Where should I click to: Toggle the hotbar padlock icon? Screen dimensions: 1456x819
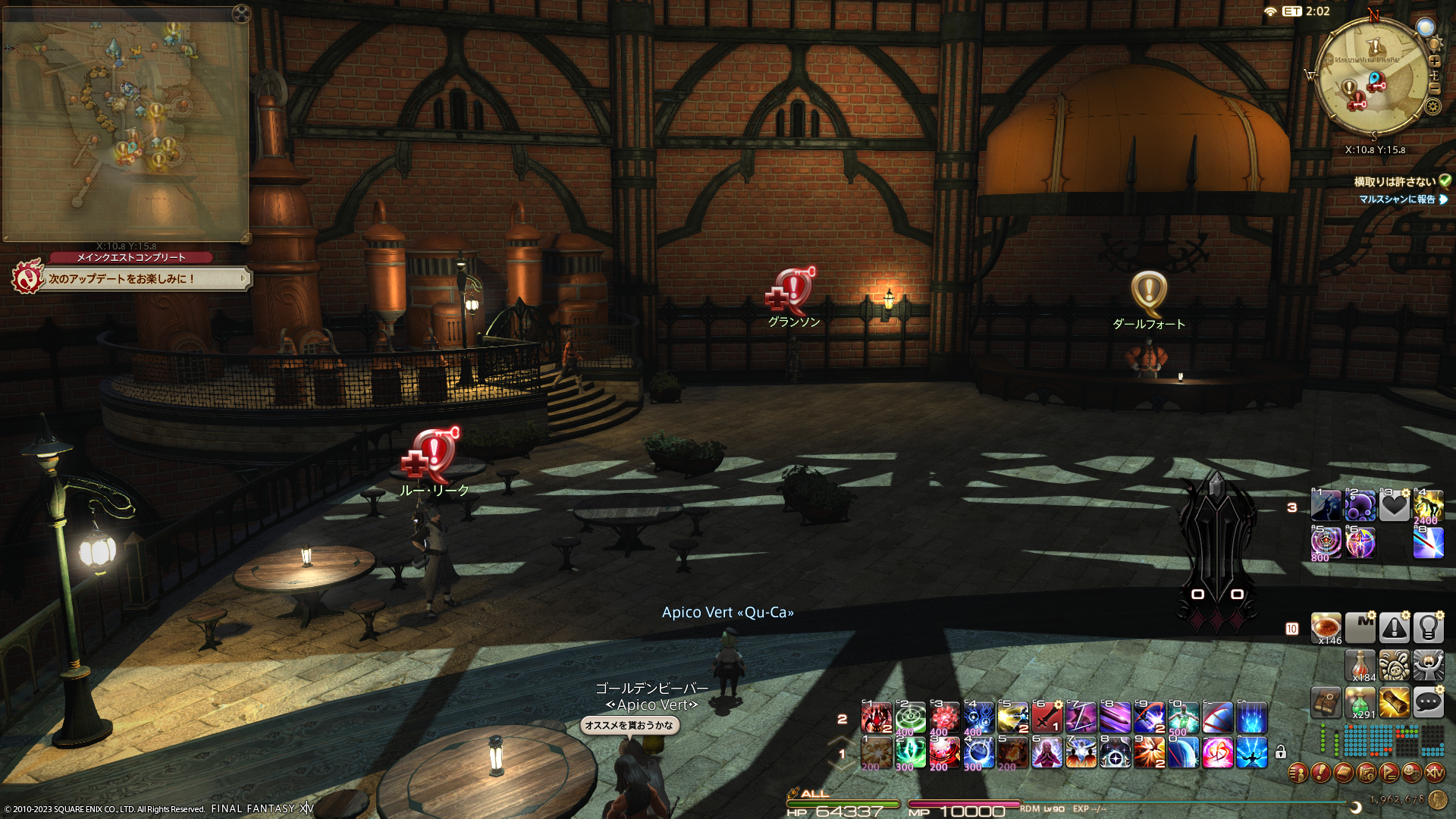(x=1281, y=752)
